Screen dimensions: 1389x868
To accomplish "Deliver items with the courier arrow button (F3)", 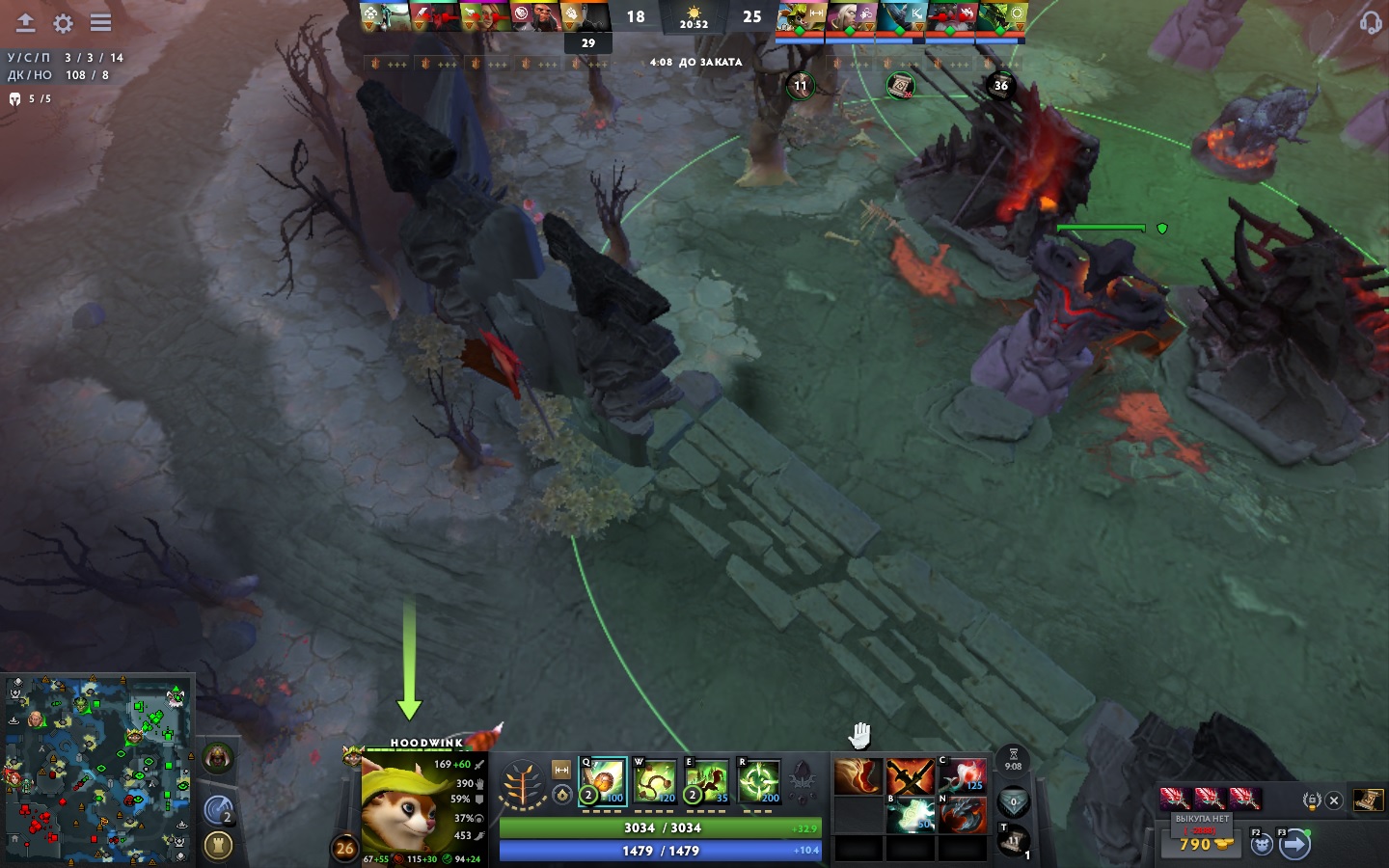I will (1294, 845).
